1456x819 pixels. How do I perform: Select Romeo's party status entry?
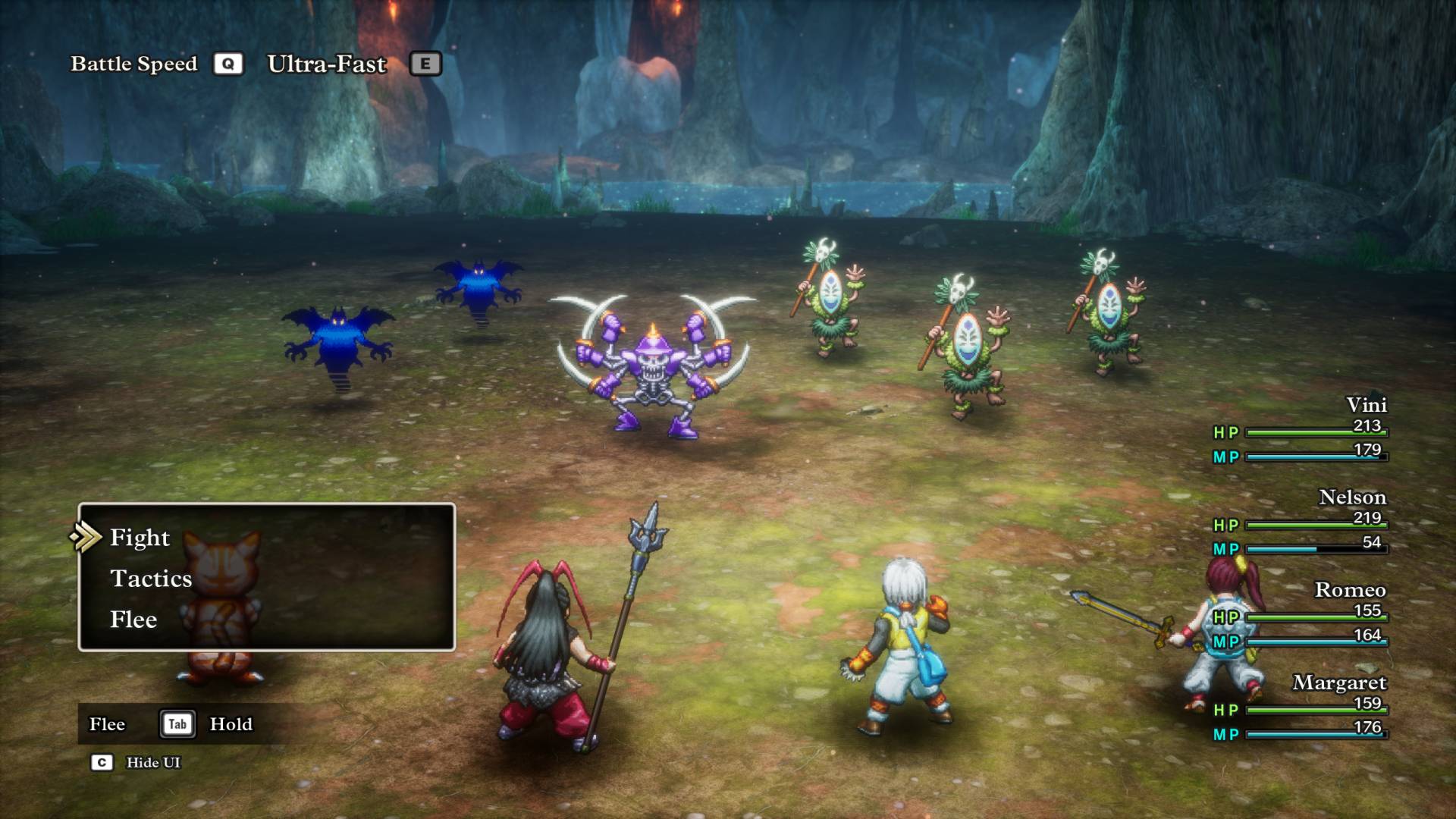[x=1301, y=615]
